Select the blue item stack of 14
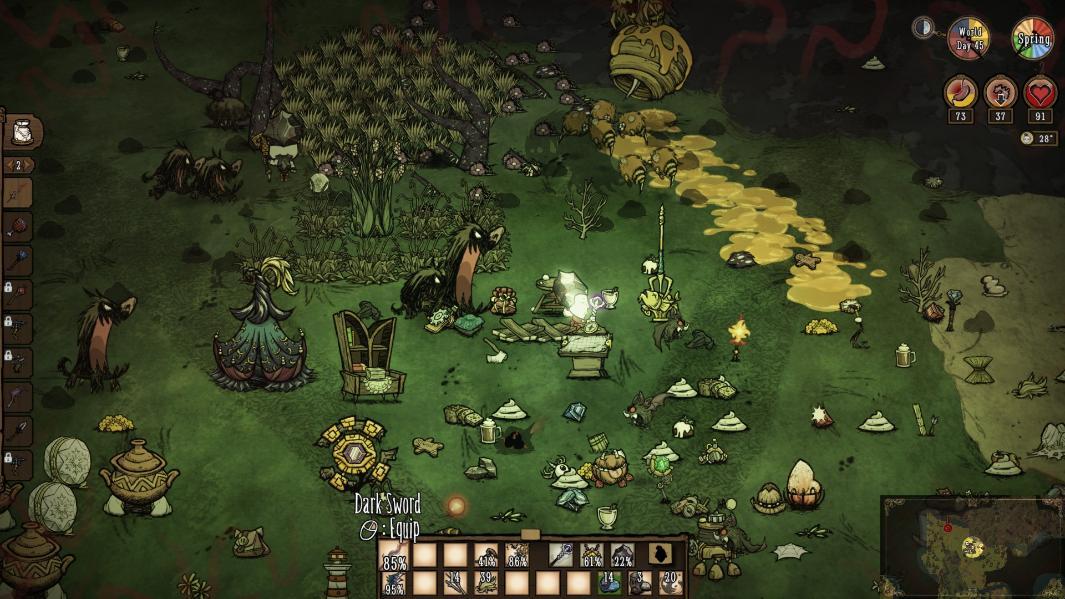Viewport: 1065px width, 599px height. (x=609, y=582)
